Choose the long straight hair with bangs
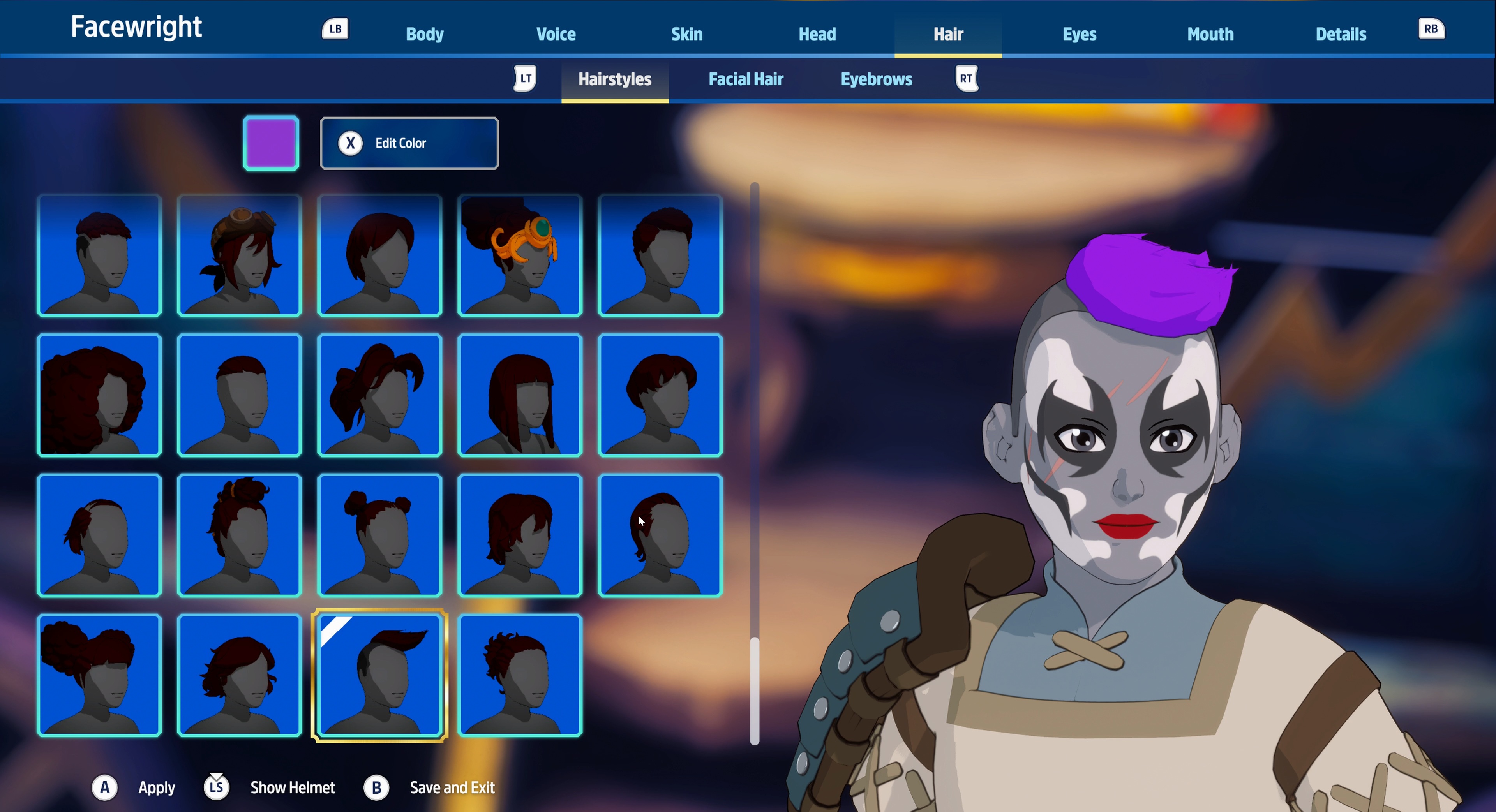This screenshot has height=812, width=1496. (520, 395)
